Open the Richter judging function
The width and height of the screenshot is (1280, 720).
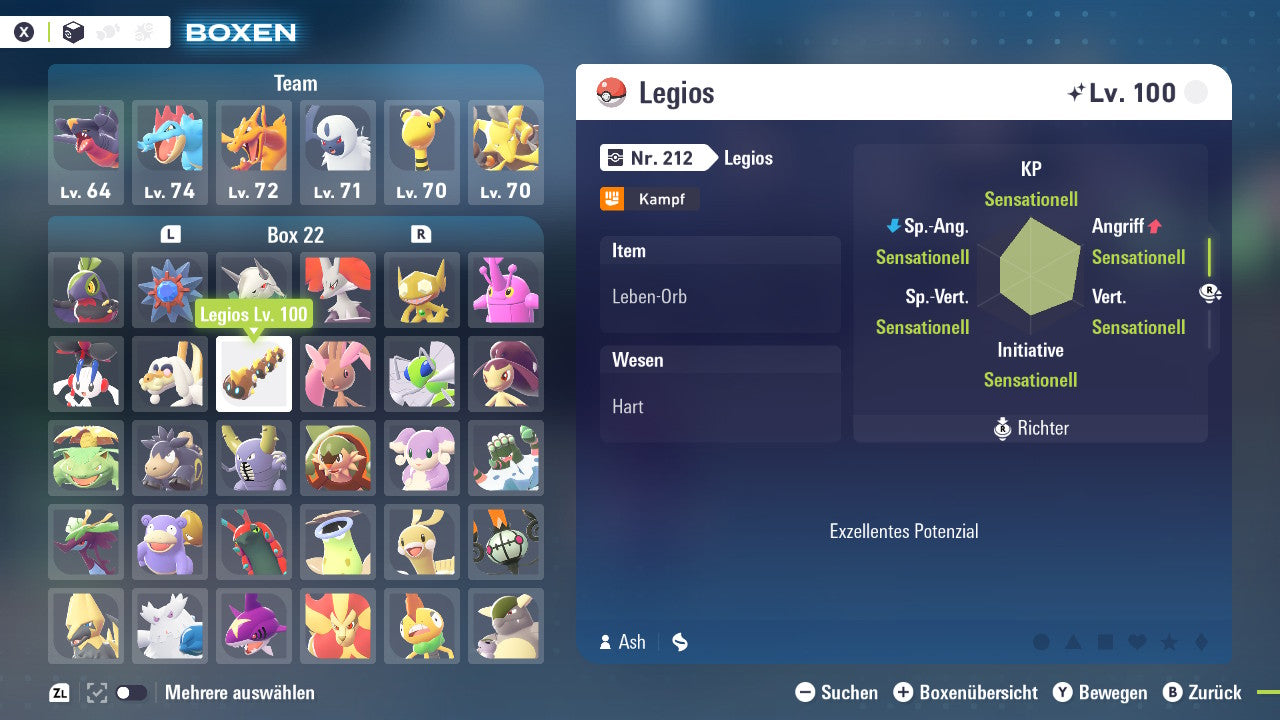1030,428
